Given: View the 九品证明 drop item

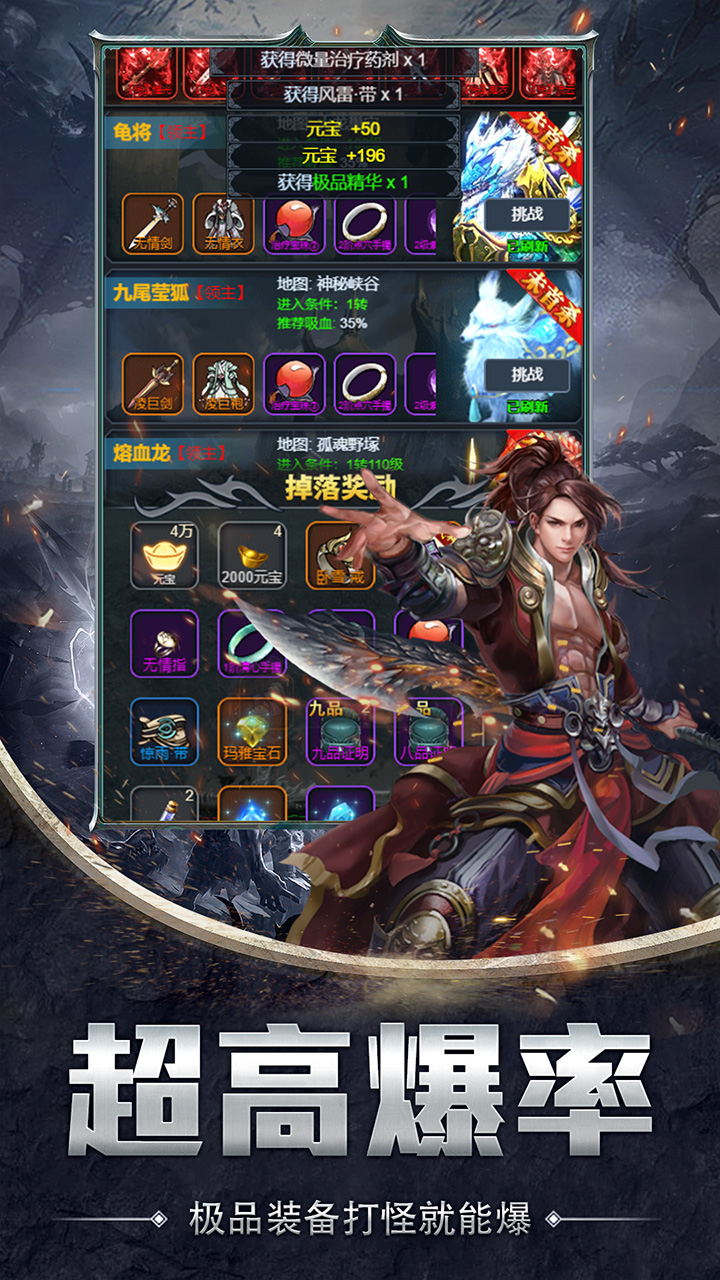Looking at the screenshot, I should click(339, 731).
